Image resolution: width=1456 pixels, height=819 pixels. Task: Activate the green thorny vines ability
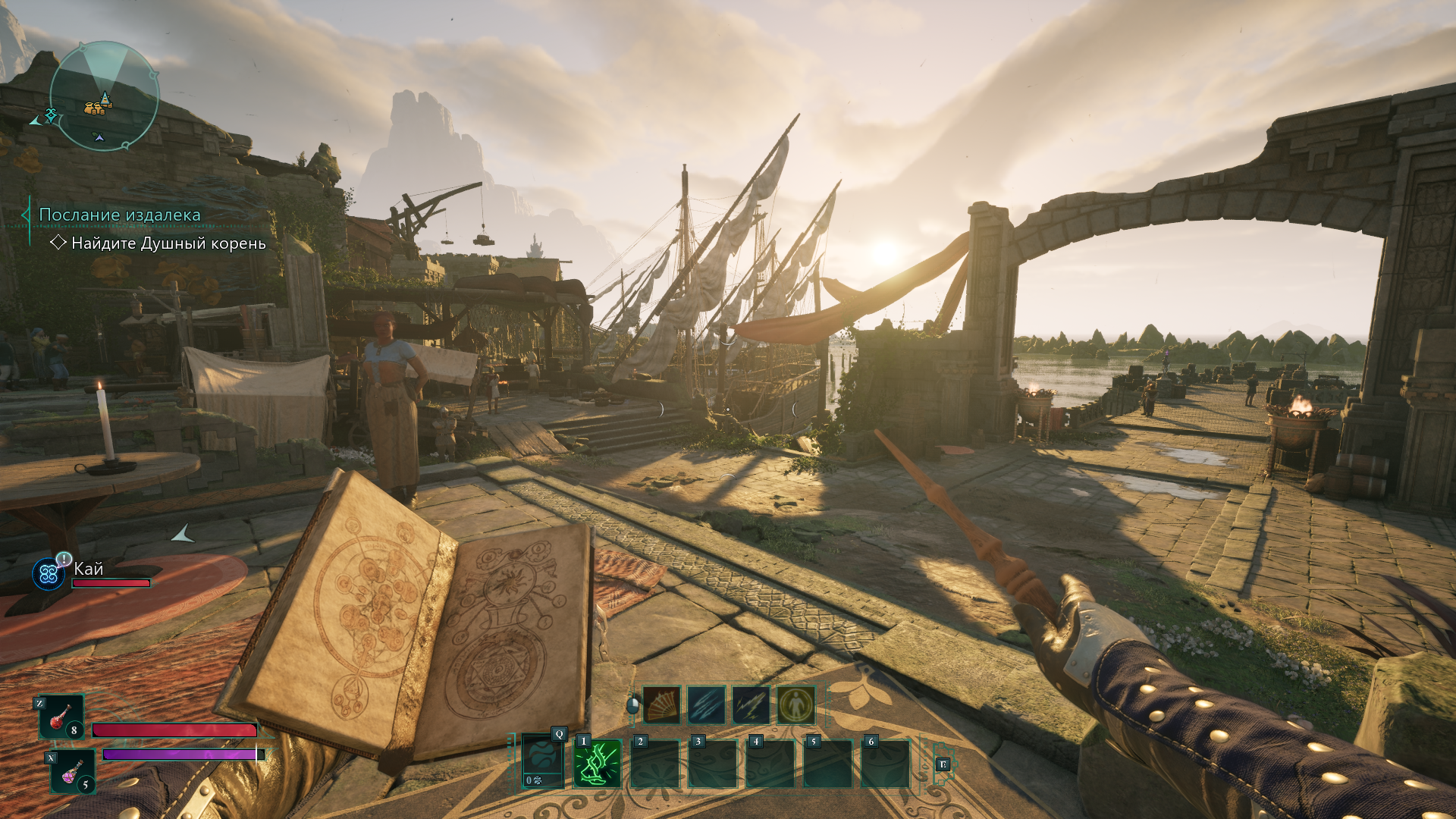[598, 764]
